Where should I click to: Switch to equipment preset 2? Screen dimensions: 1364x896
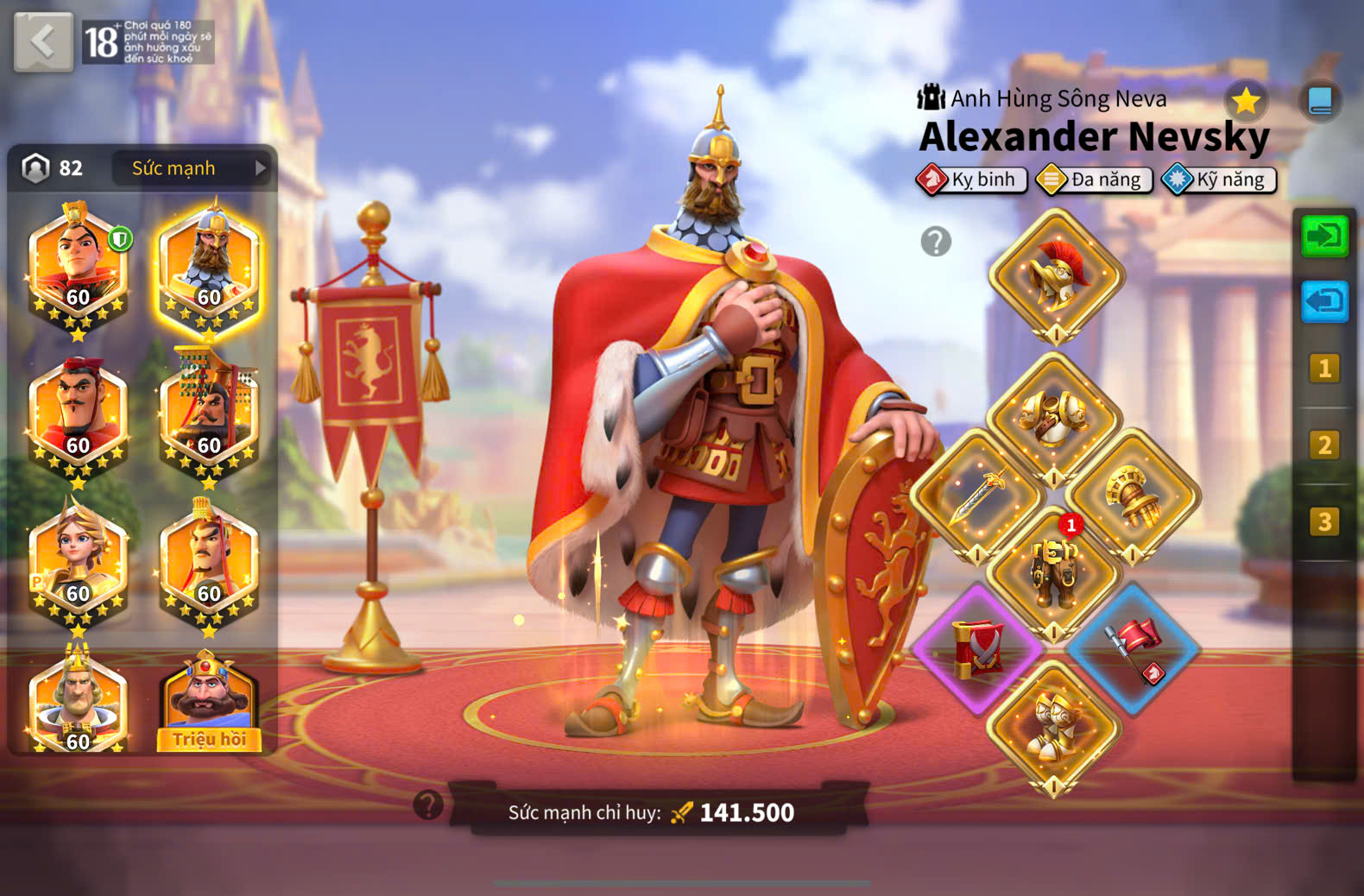coord(1324,445)
